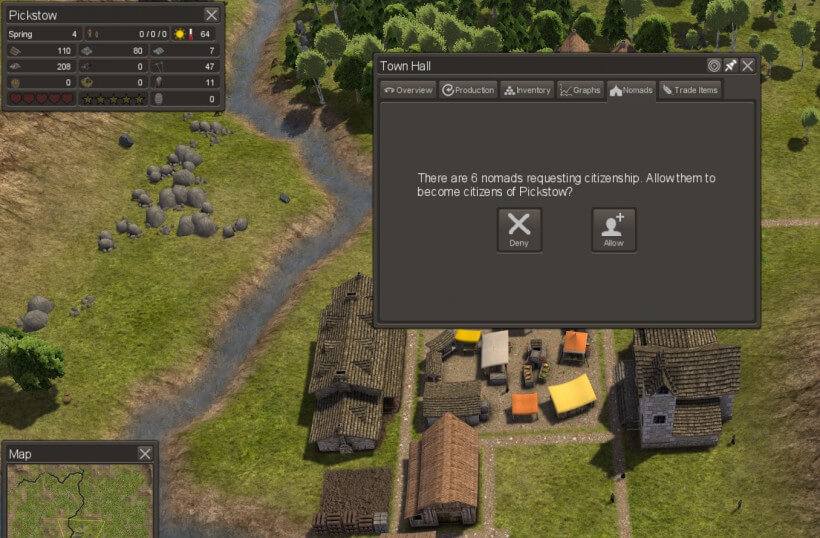The height and width of the screenshot is (538, 820).
Task: Deny the nomads' citizenship request
Action: coord(520,229)
